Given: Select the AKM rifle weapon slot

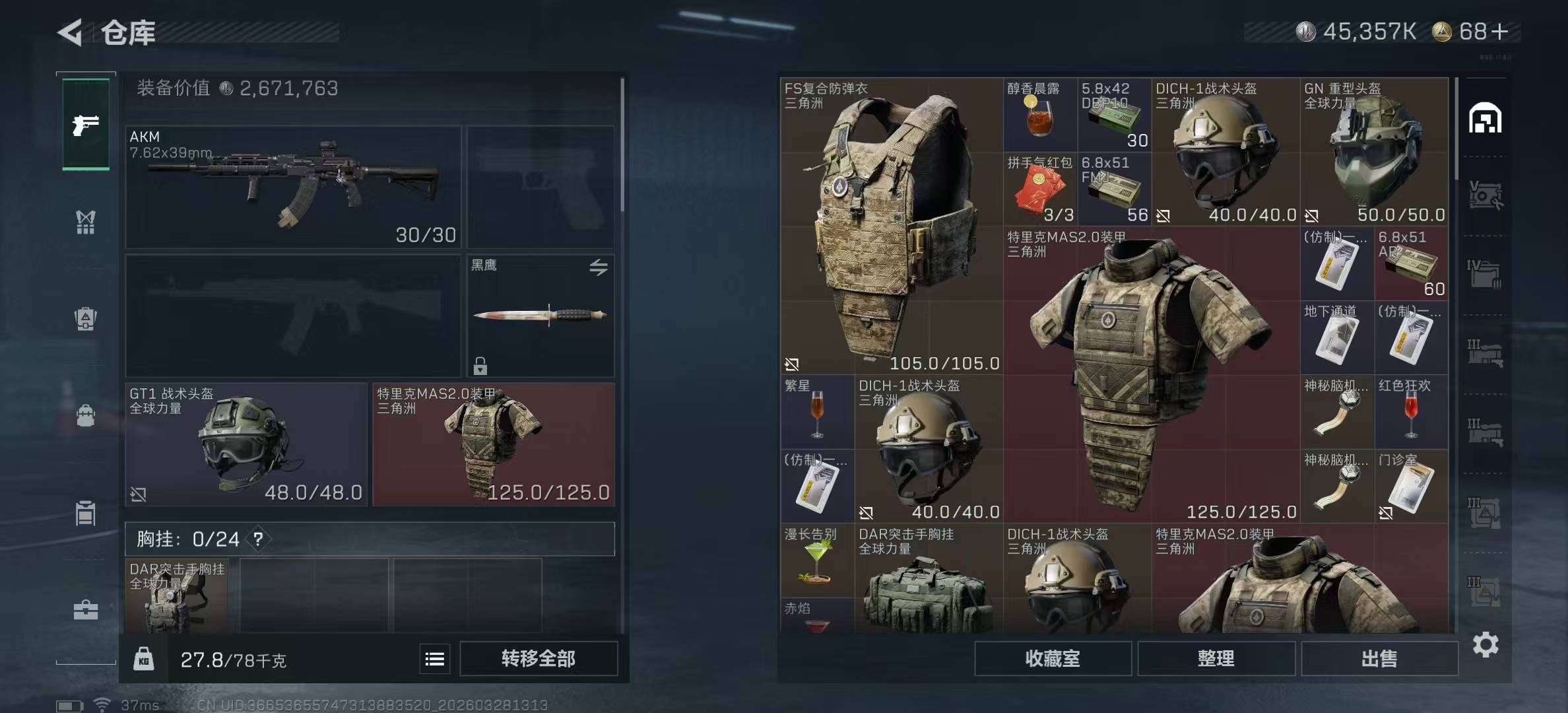Looking at the screenshot, I should pyautogui.click(x=293, y=187).
